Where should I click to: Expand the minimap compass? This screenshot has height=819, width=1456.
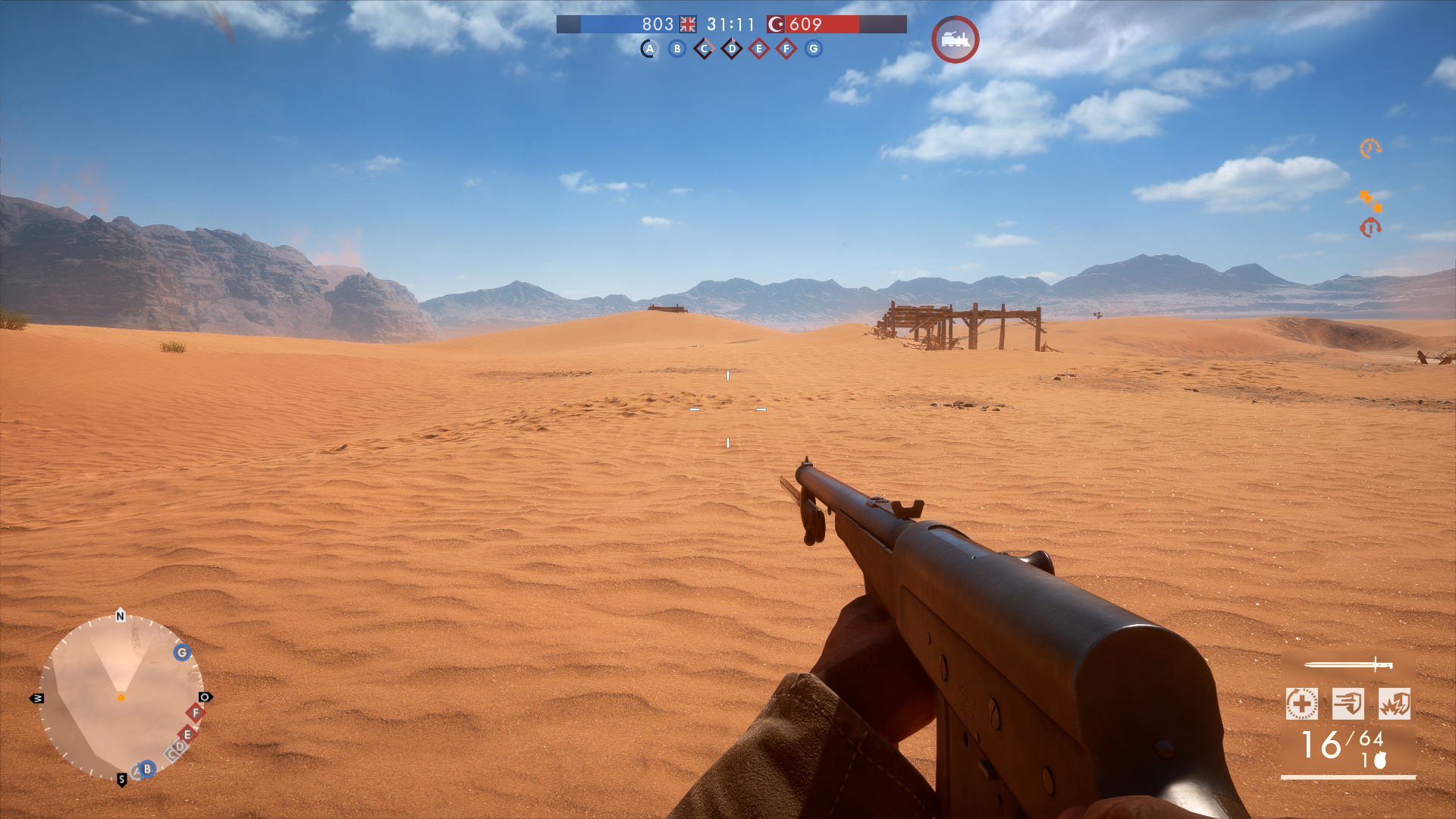pos(121,698)
